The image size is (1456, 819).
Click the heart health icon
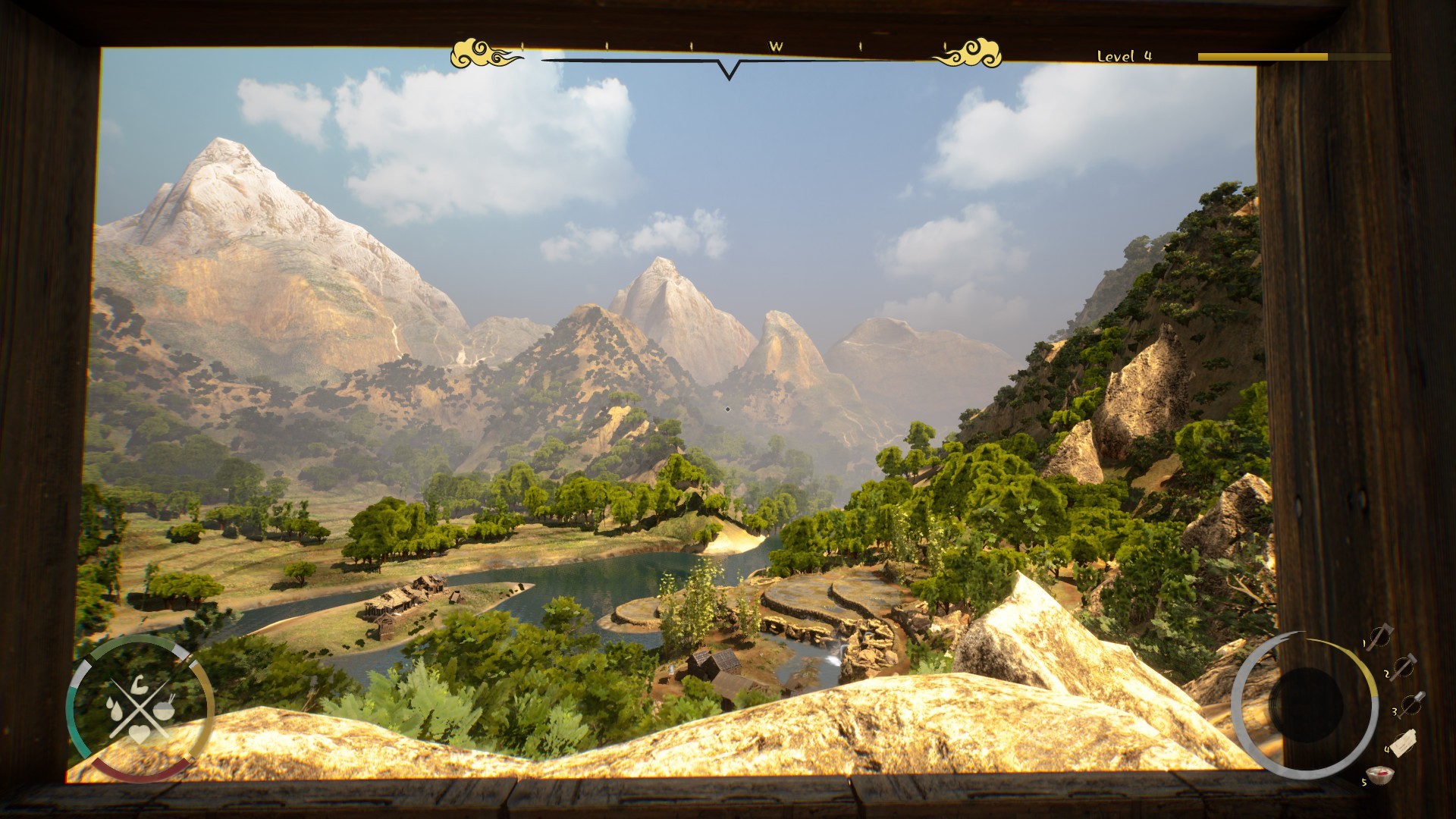click(140, 734)
